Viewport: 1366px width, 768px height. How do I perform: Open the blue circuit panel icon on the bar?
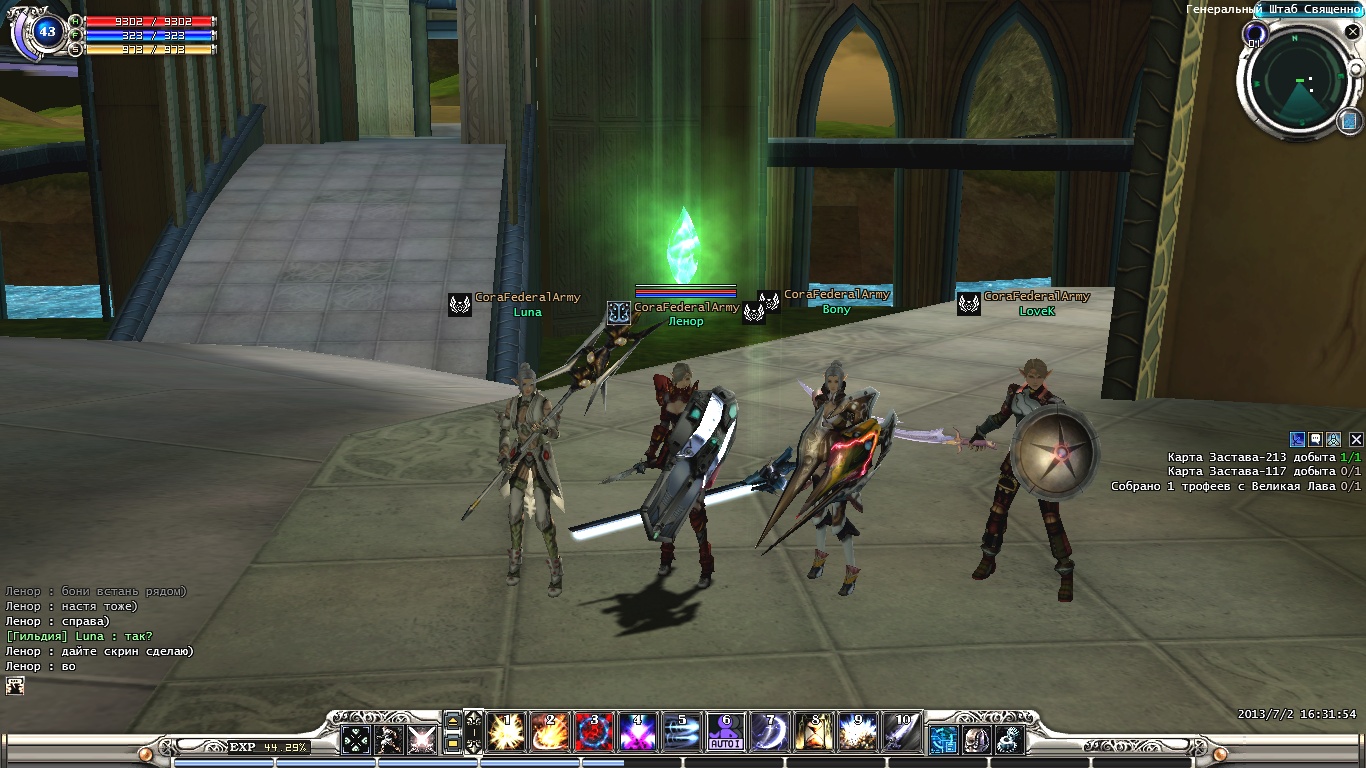[x=944, y=740]
